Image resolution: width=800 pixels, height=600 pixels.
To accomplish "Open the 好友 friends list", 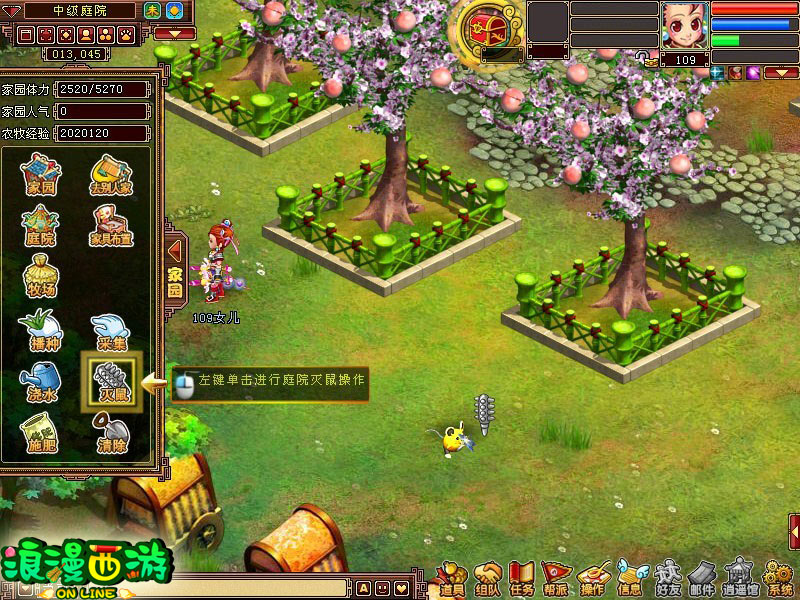I will coord(667,577).
